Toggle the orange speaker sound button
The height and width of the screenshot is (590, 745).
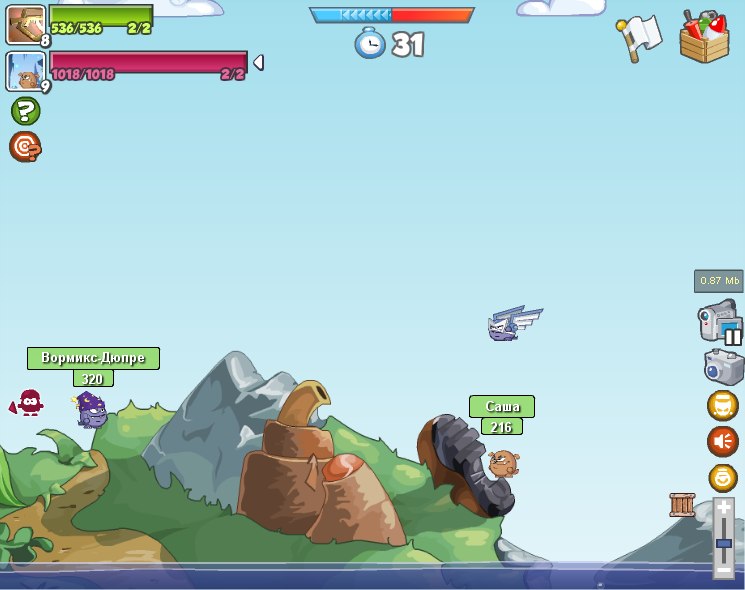tap(722, 441)
